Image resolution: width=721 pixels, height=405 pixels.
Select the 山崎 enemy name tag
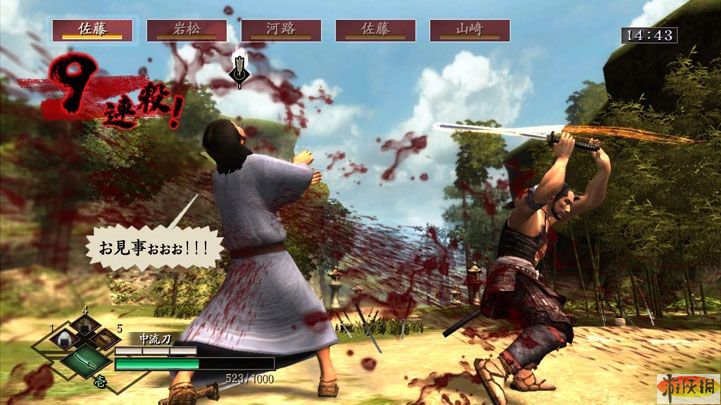469,30
